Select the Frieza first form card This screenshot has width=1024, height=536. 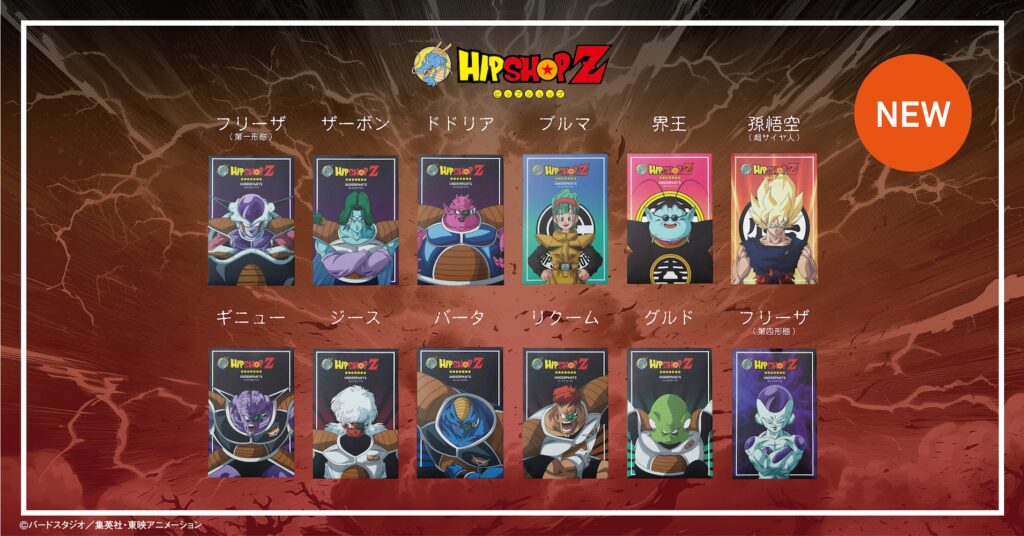point(252,220)
